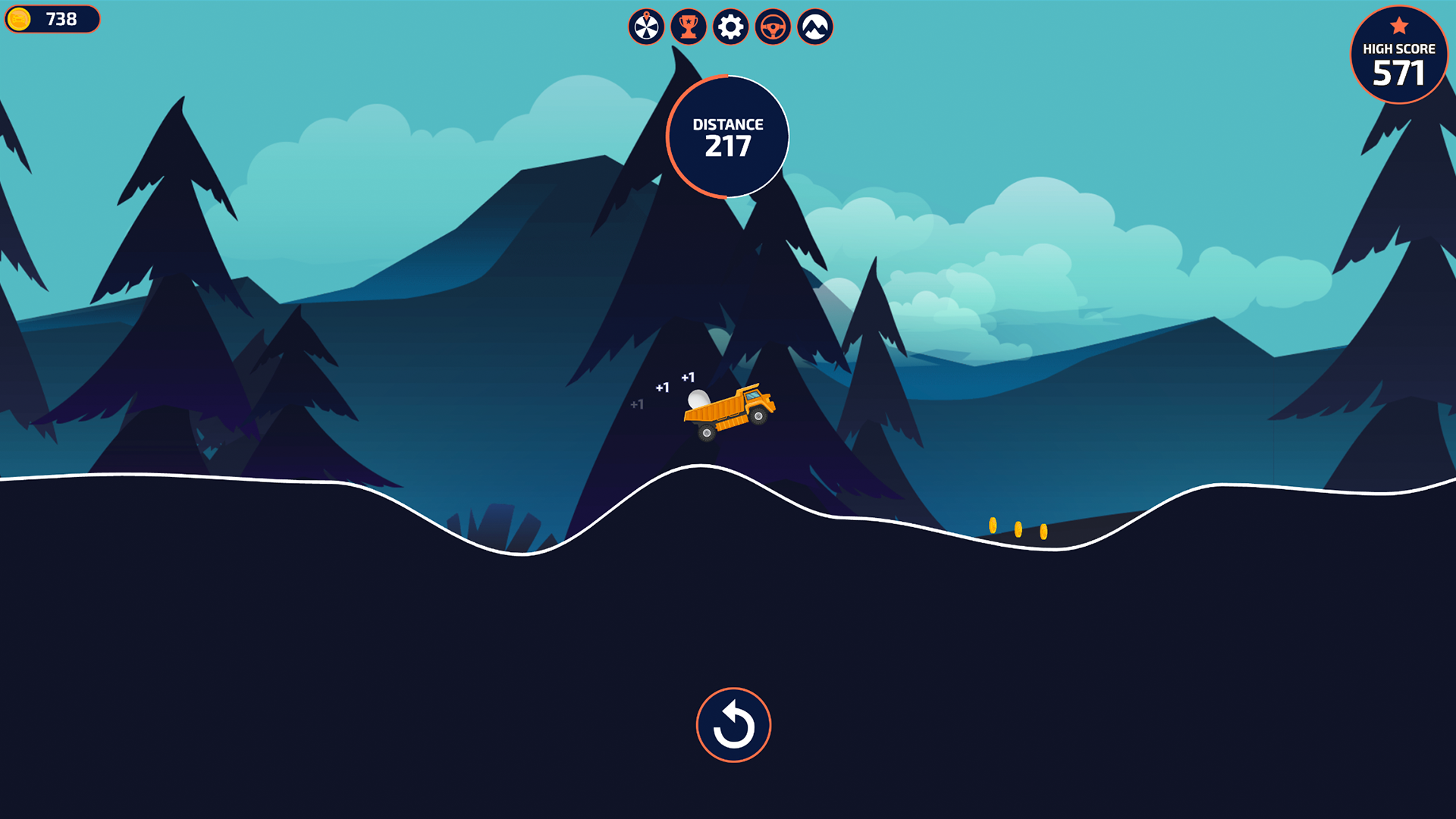Collect the coins on the right slope
Viewport: 1456px width, 819px height.
click(x=1018, y=529)
